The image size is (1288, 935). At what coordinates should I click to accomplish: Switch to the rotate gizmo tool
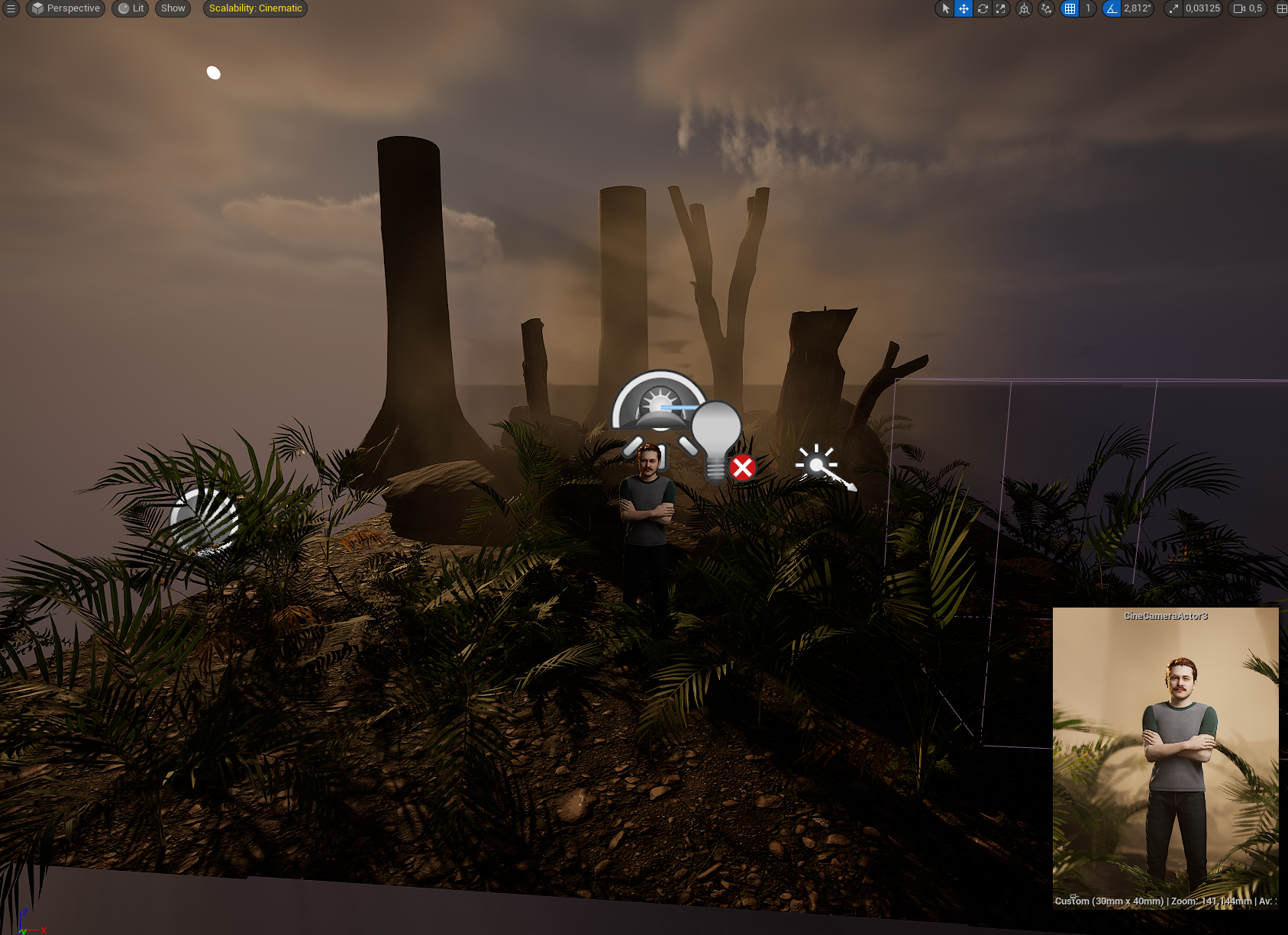983,8
